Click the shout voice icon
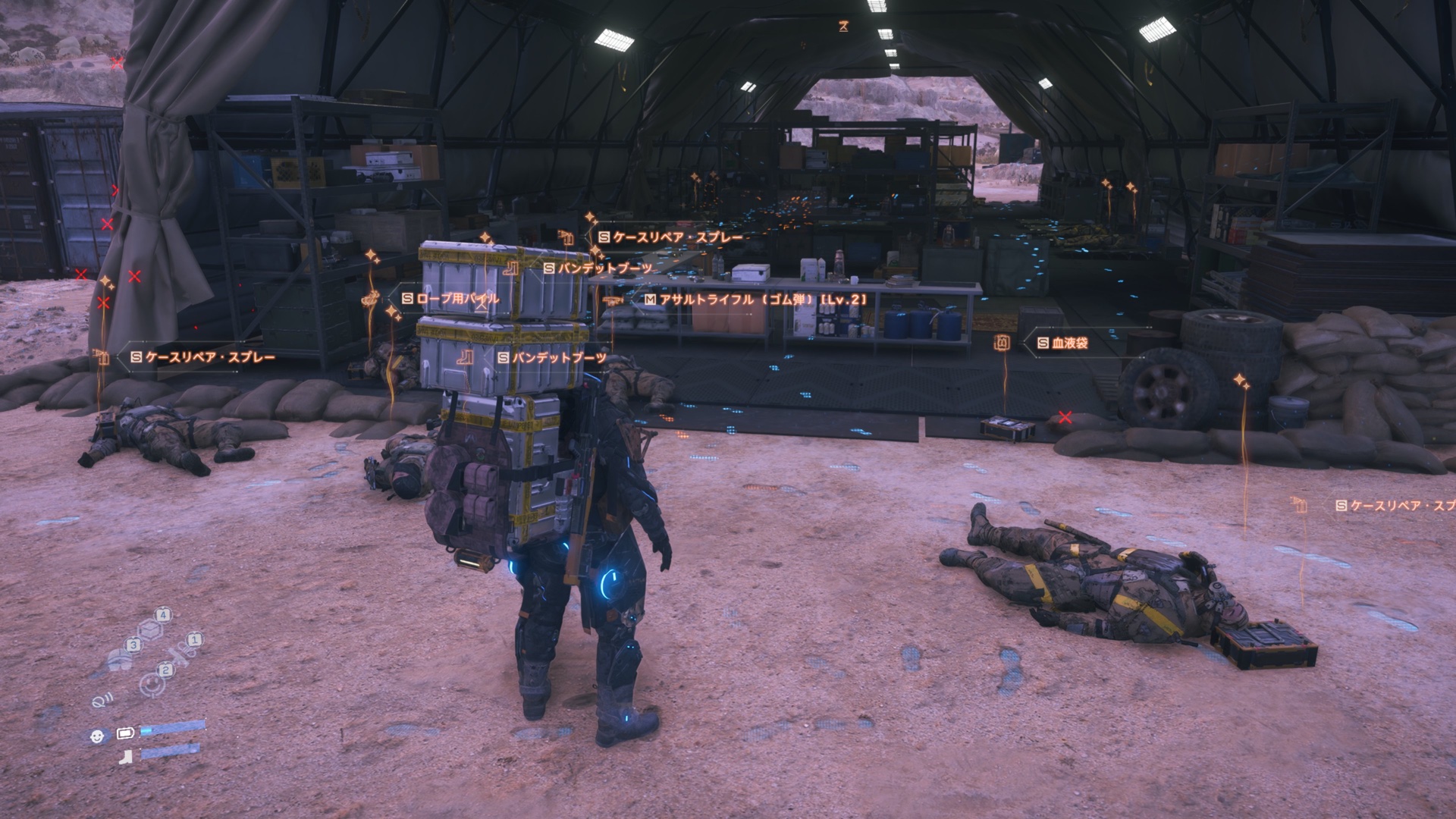This screenshot has height=819, width=1456. 101,701
